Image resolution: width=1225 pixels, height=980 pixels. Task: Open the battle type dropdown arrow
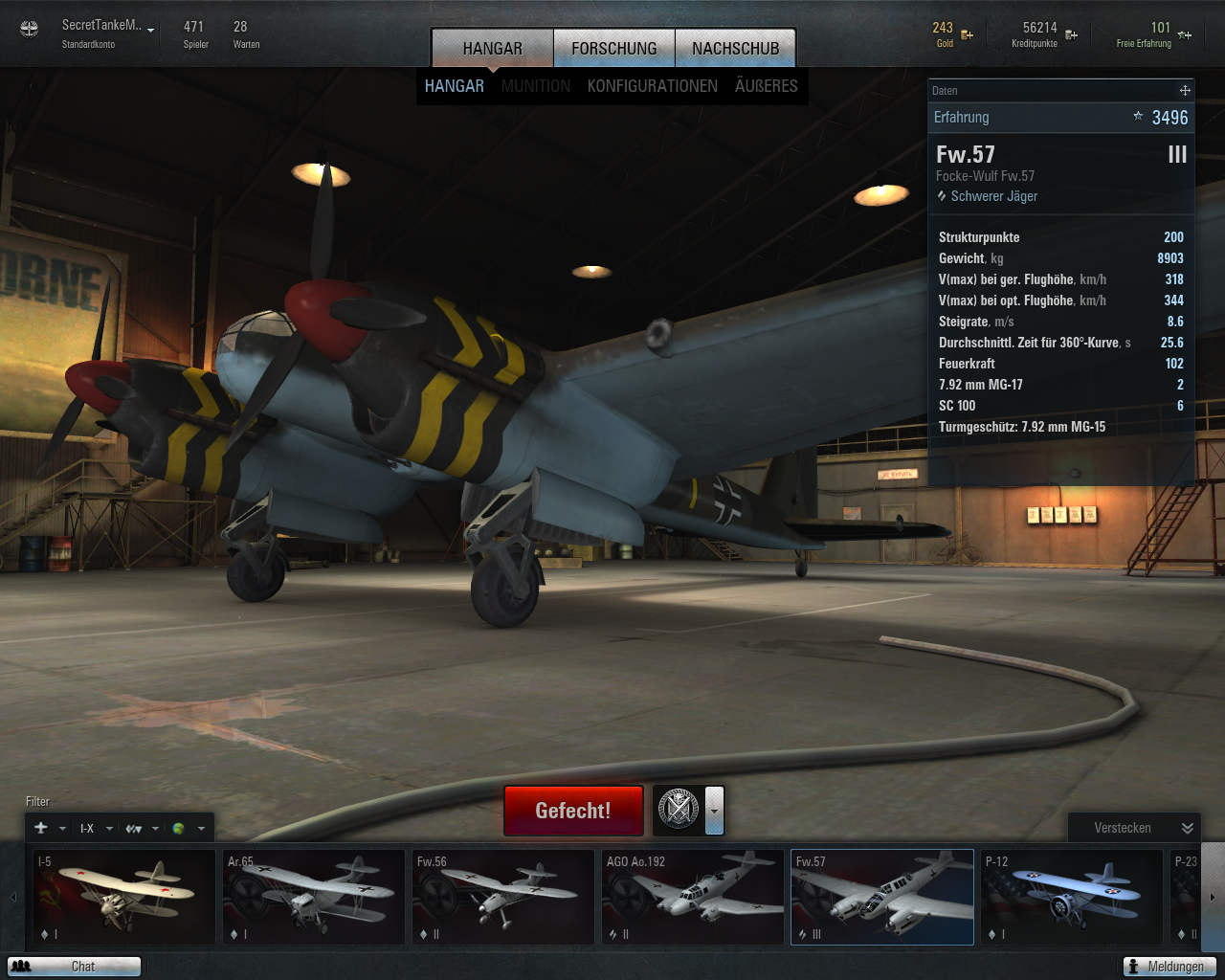pyautogui.click(x=715, y=811)
